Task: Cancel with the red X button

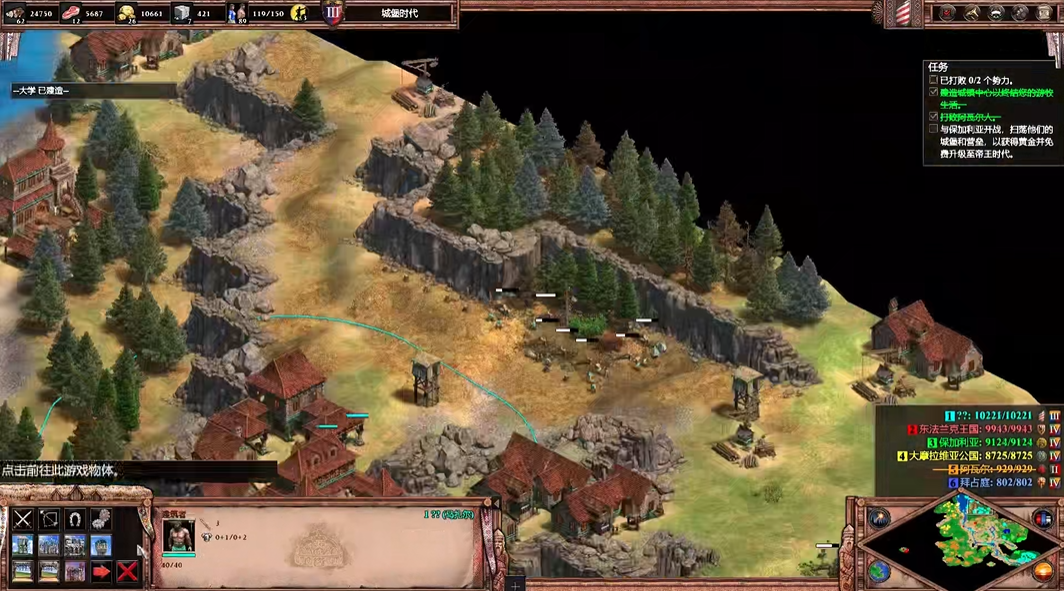Action: tap(127, 571)
